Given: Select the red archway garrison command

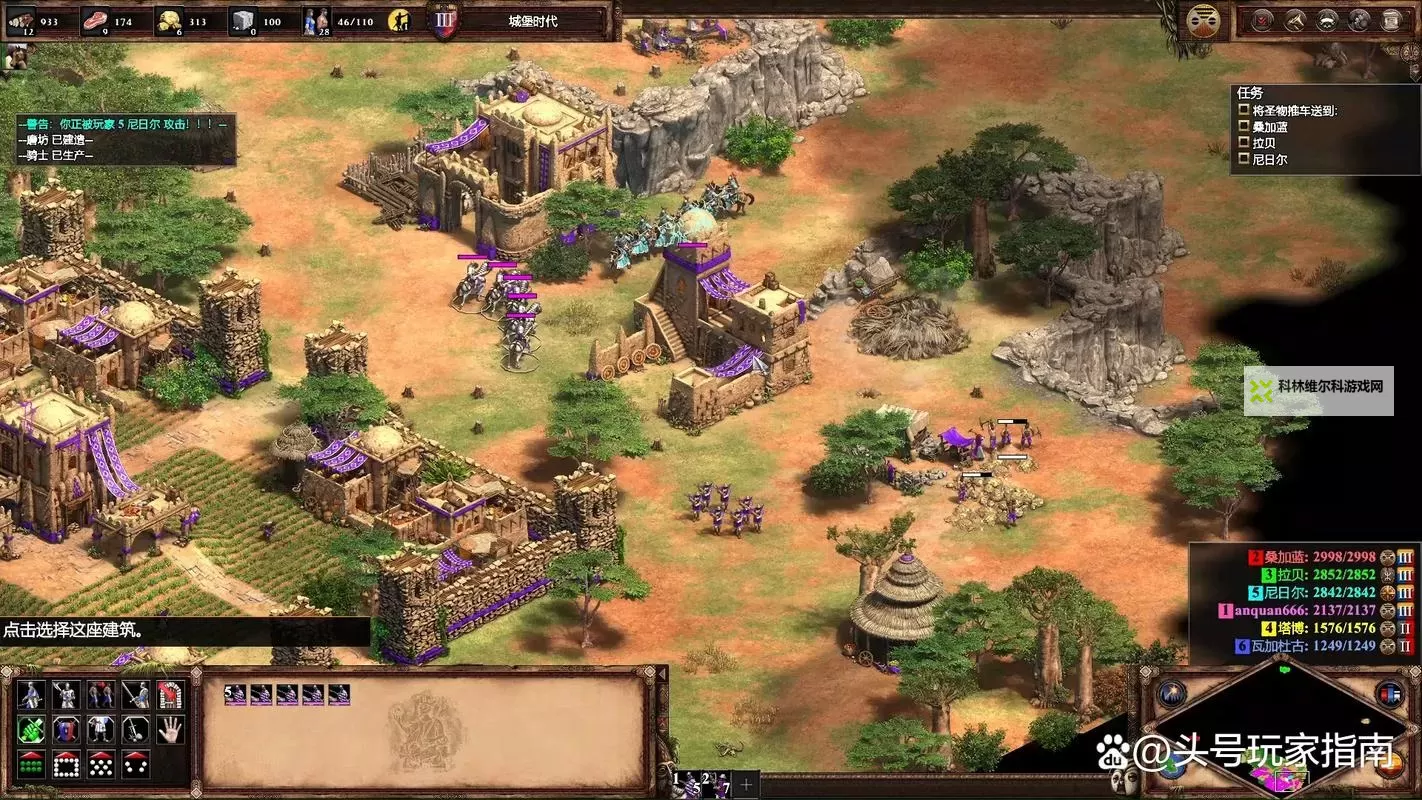Looking at the screenshot, I should tap(170, 695).
